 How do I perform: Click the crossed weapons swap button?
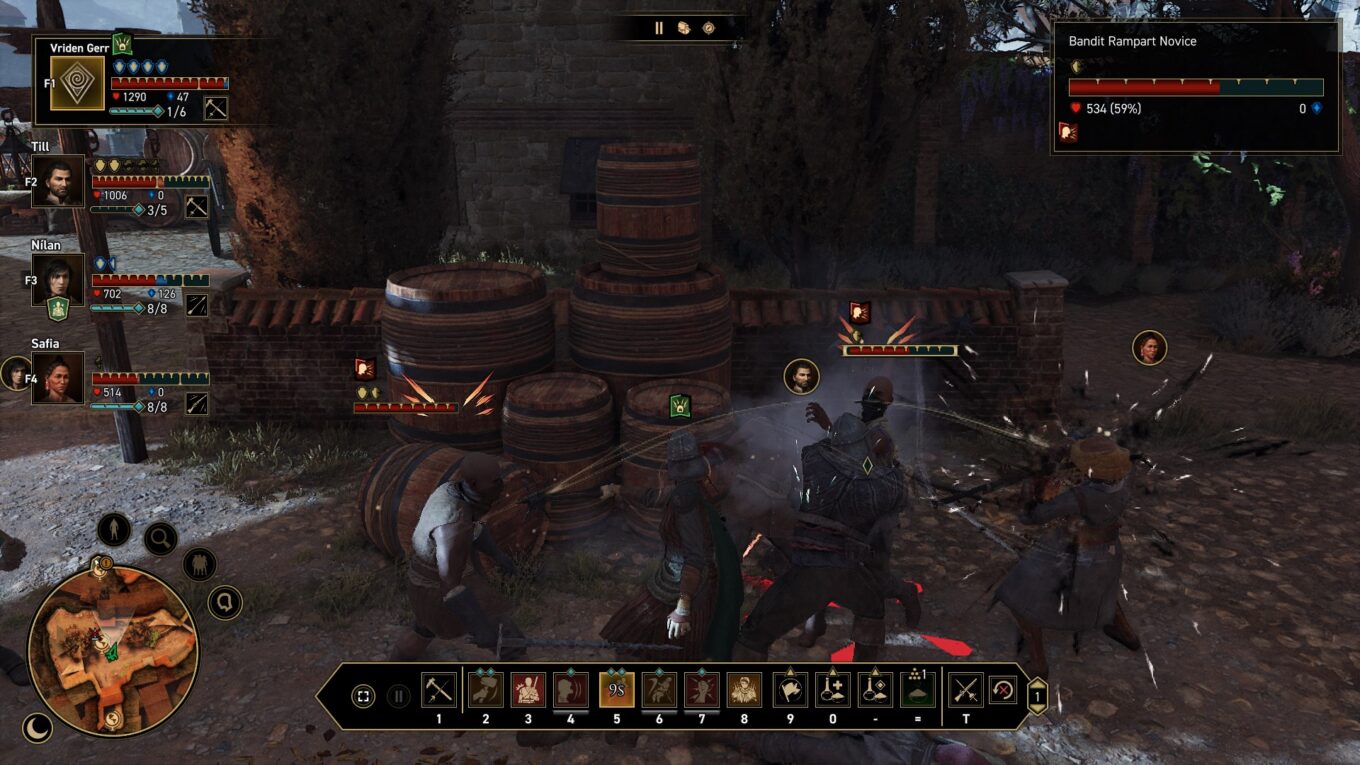coord(966,690)
